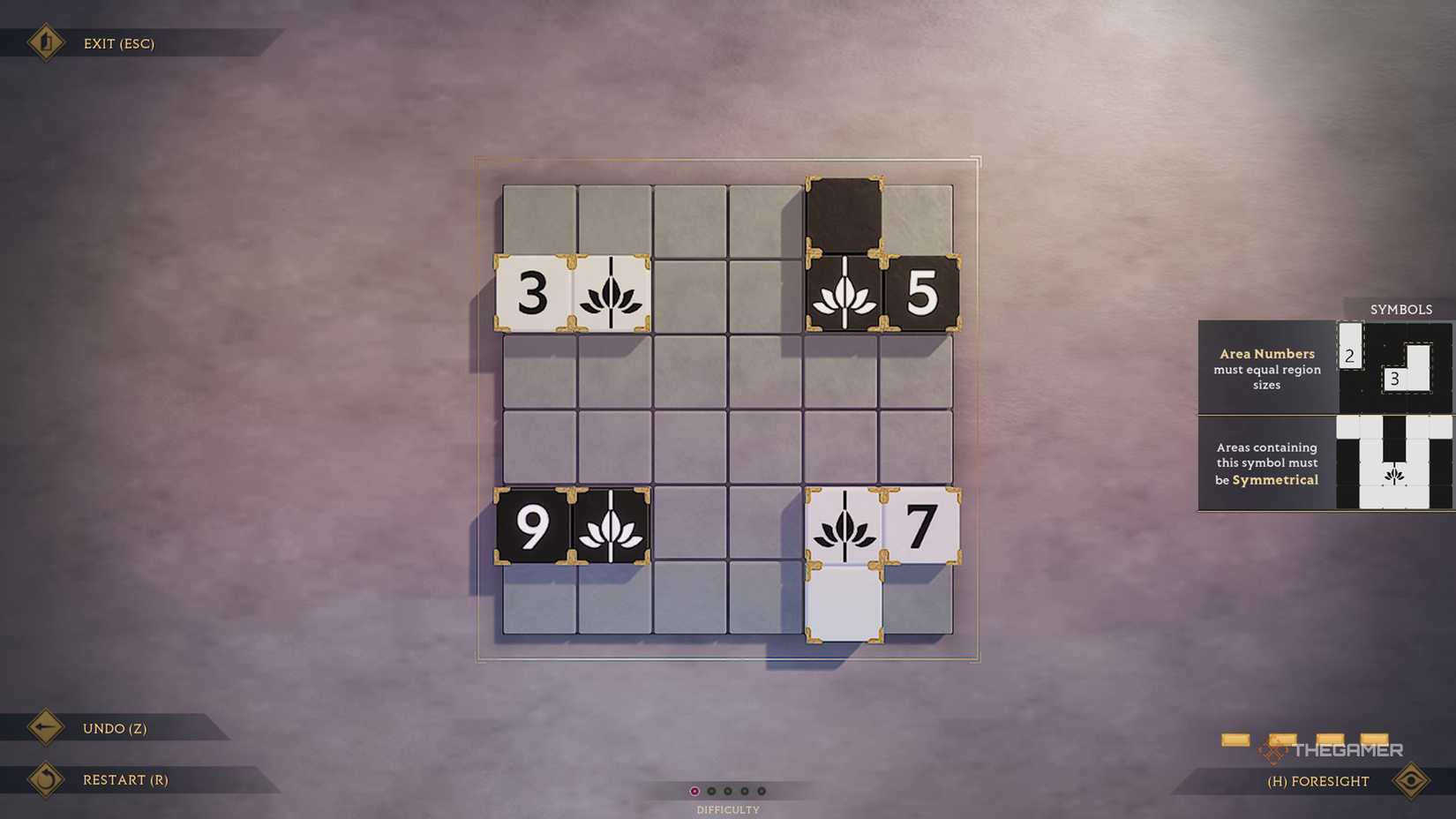Click the lotus symbol in the symmetry example
The image size is (1456, 819).
[x=1394, y=477]
